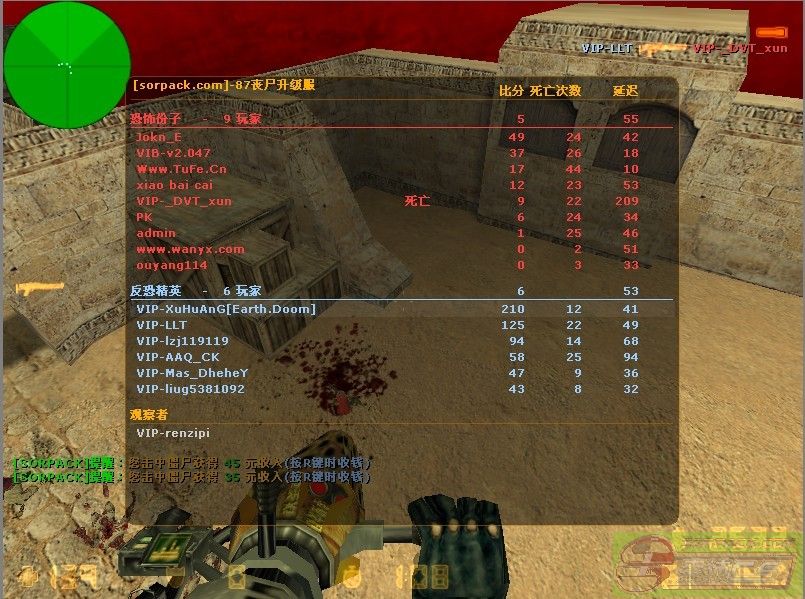
Task: Select the dead player VIP-_DVT_xun row
Action: (x=183, y=201)
